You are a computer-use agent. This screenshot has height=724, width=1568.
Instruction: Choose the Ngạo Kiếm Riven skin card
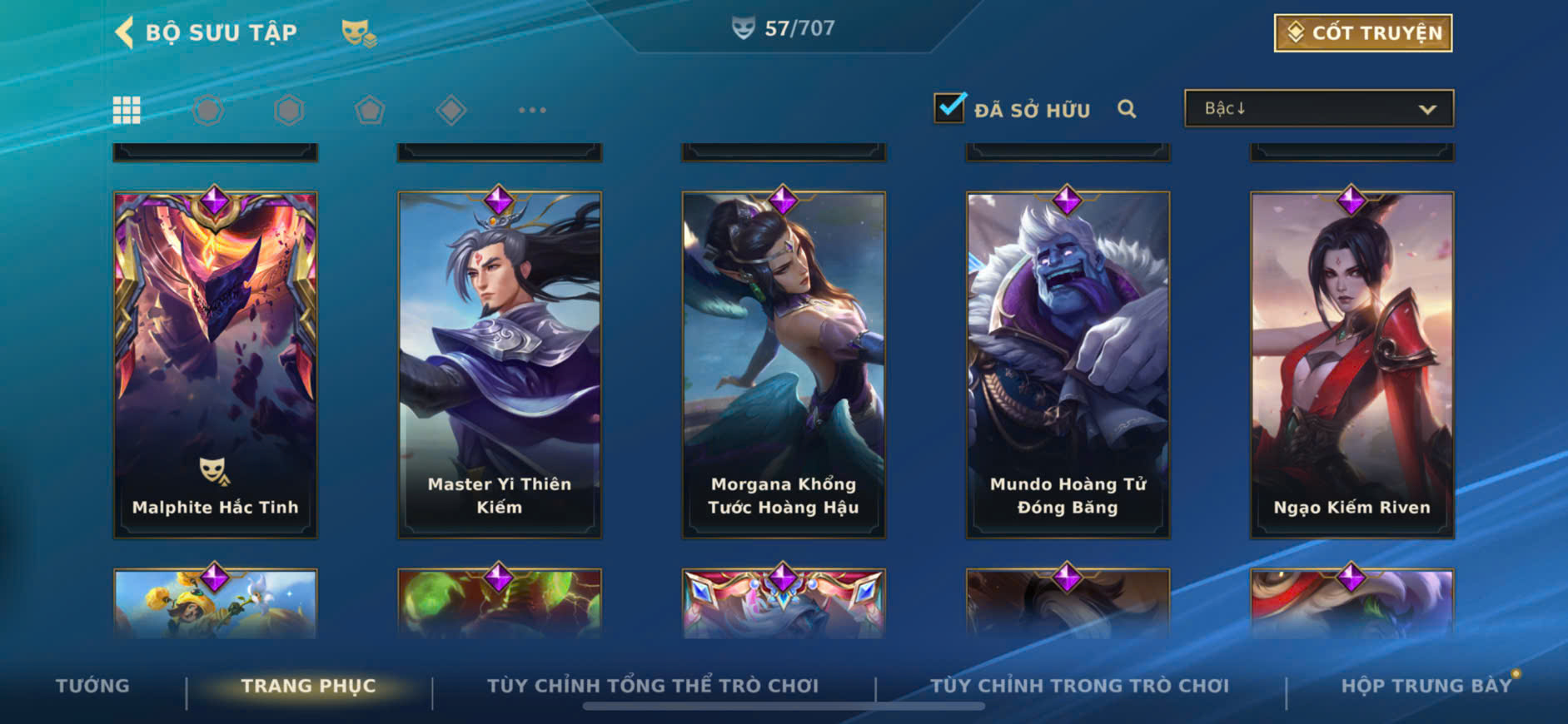coord(1351,364)
